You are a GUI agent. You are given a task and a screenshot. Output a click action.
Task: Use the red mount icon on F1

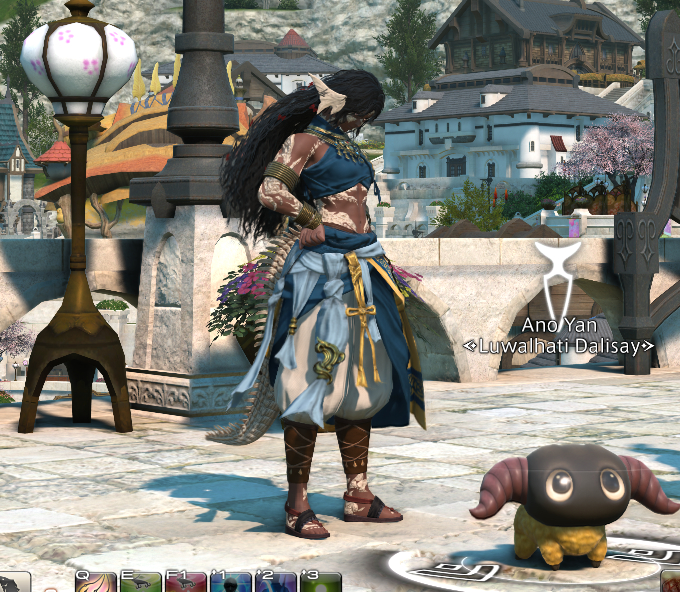186,582
